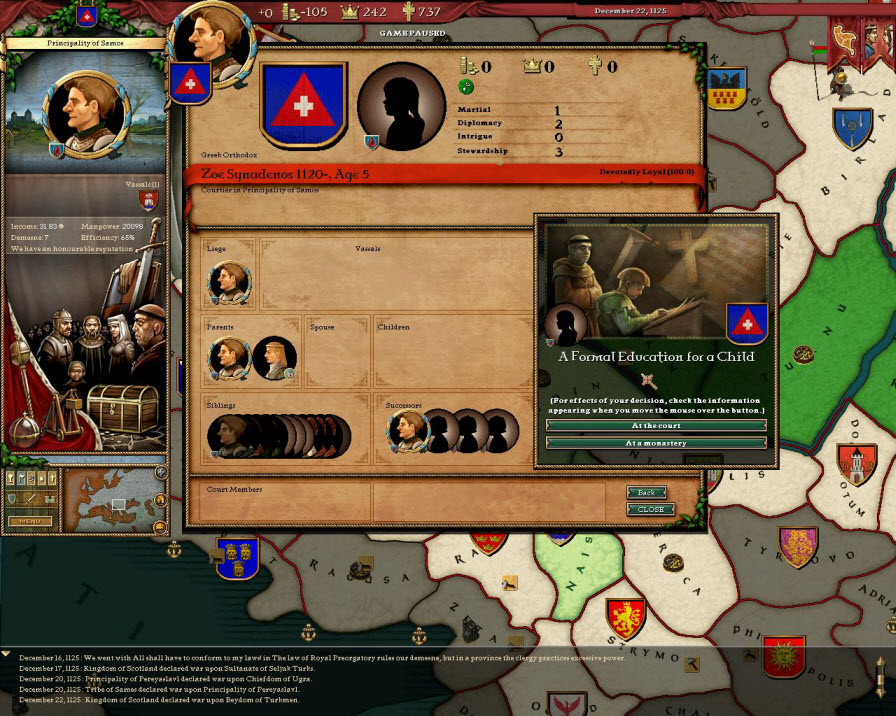The width and height of the screenshot is (896, 716).
Task: Open the main Menu button
Action: 30,521
